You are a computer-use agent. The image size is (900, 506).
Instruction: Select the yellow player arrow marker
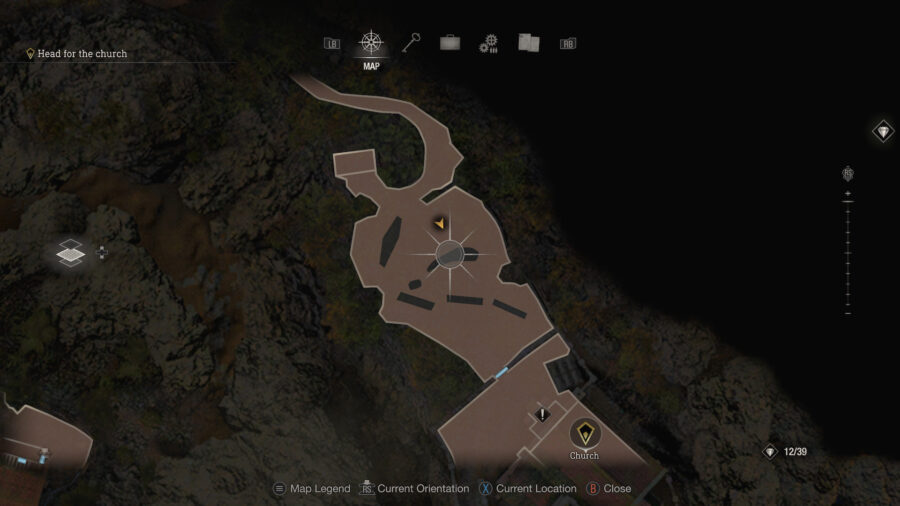[438, 224]
